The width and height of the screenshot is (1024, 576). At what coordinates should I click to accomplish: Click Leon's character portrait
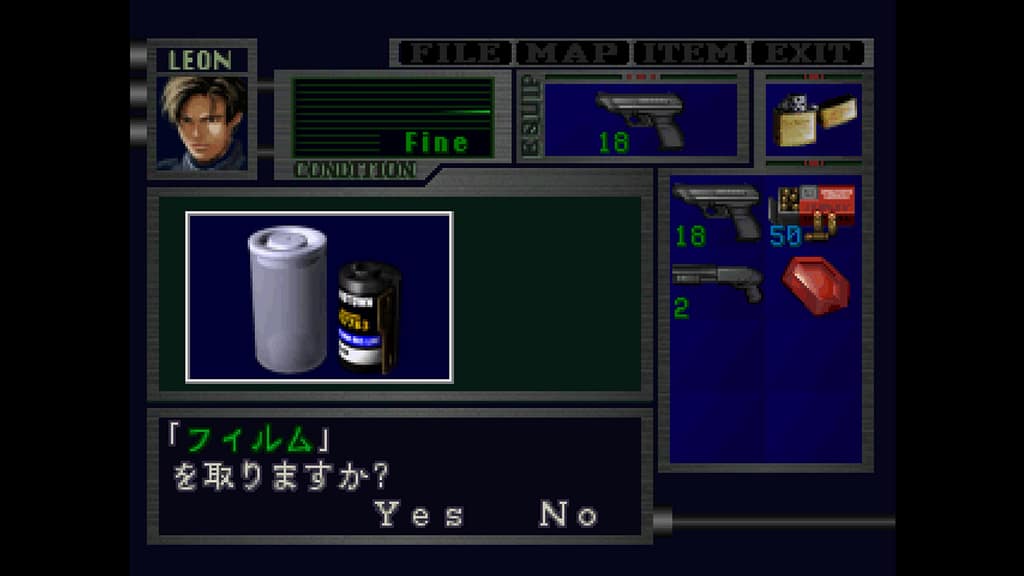pos(201,122)
